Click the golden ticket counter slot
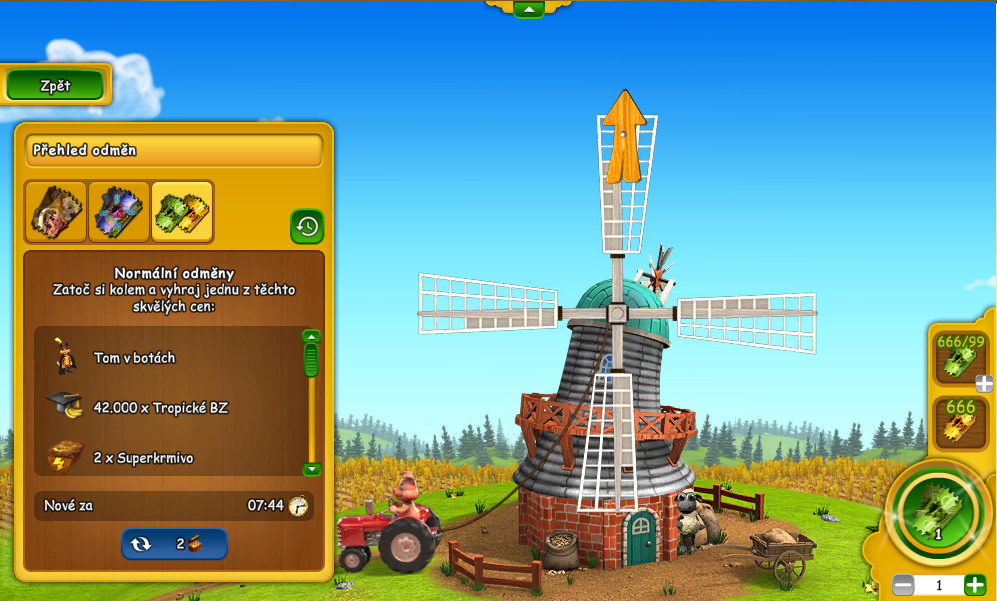Screen dimensions: 997x601 click(x=960, y=422)
